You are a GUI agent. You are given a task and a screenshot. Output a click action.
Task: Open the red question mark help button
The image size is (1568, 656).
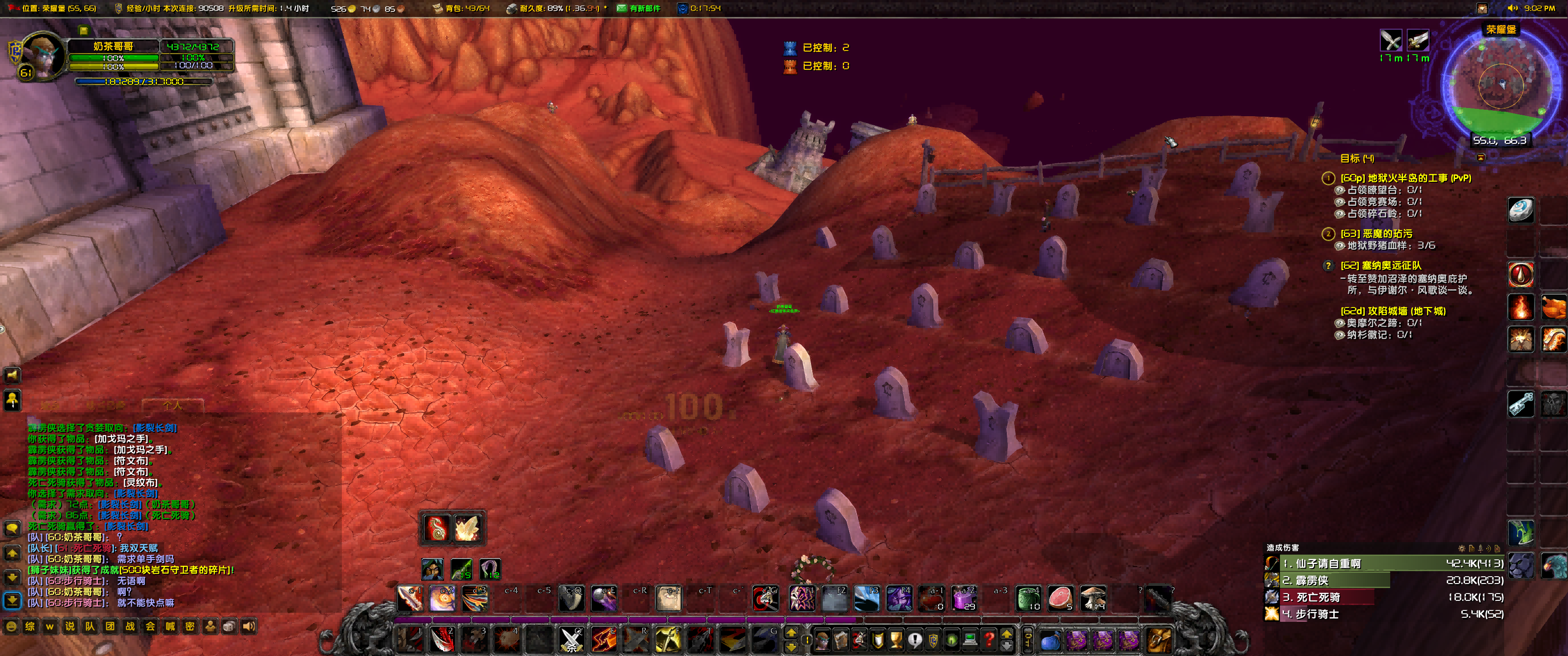pyautogui.click(x=989, y=640)
